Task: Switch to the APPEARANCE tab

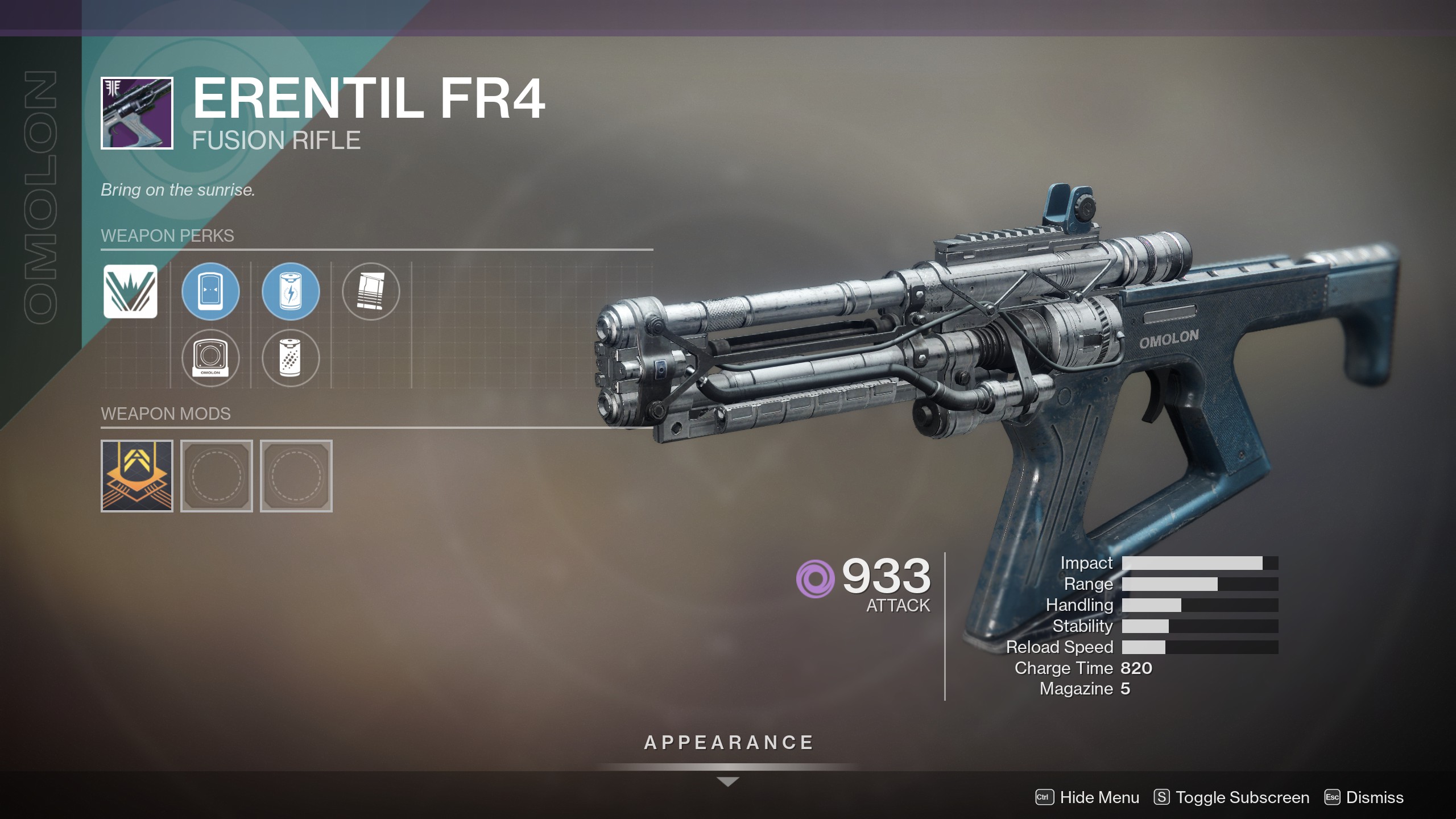Action: 728,741
